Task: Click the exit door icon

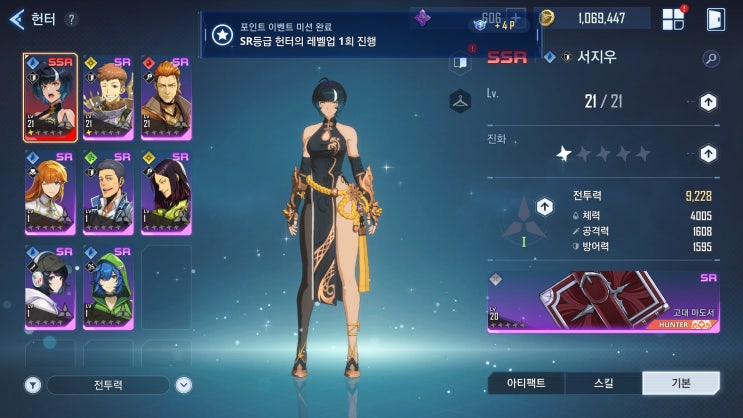Action: [716, 18]
